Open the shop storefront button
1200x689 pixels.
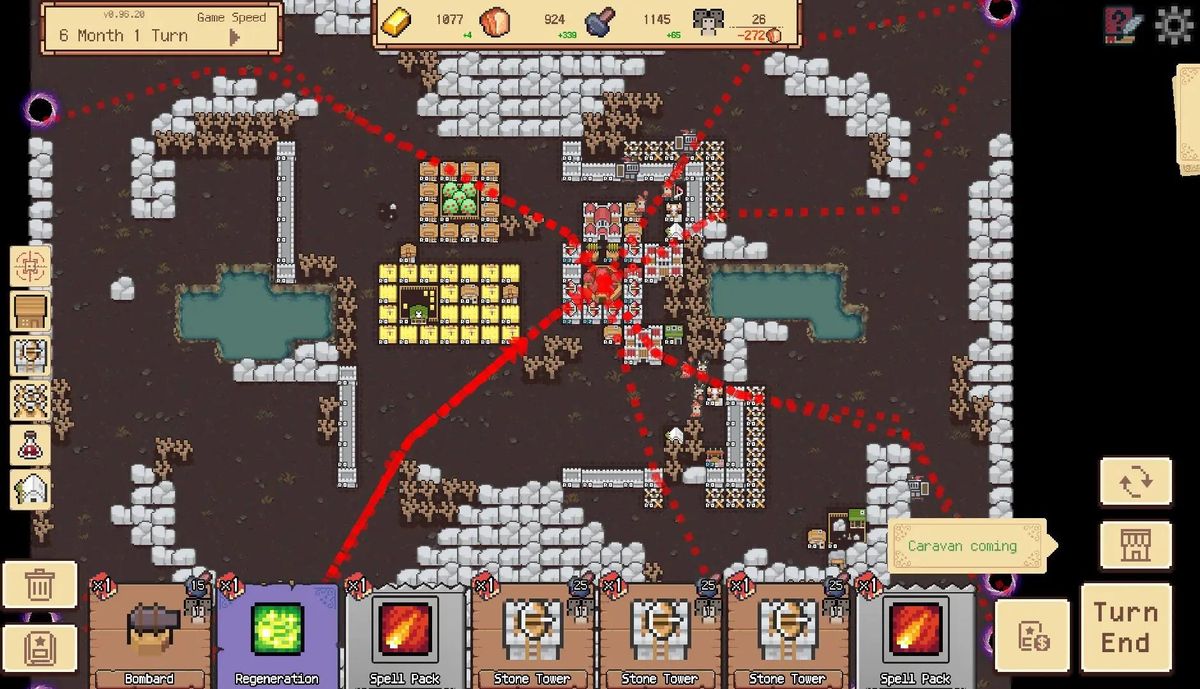pos(1135,546)
